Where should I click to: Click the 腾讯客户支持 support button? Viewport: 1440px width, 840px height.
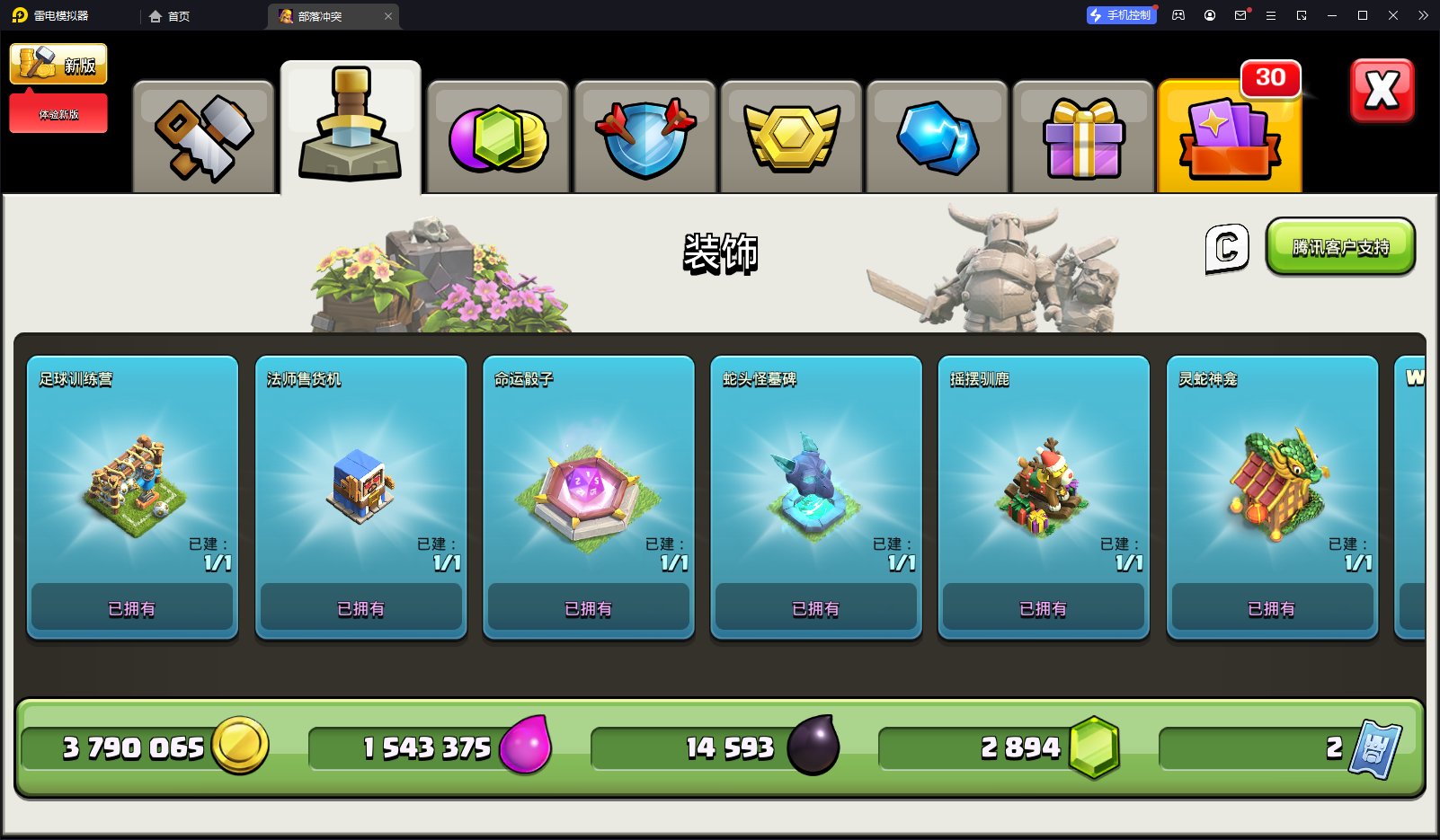pyautogui.click(x=1340, y=246)
